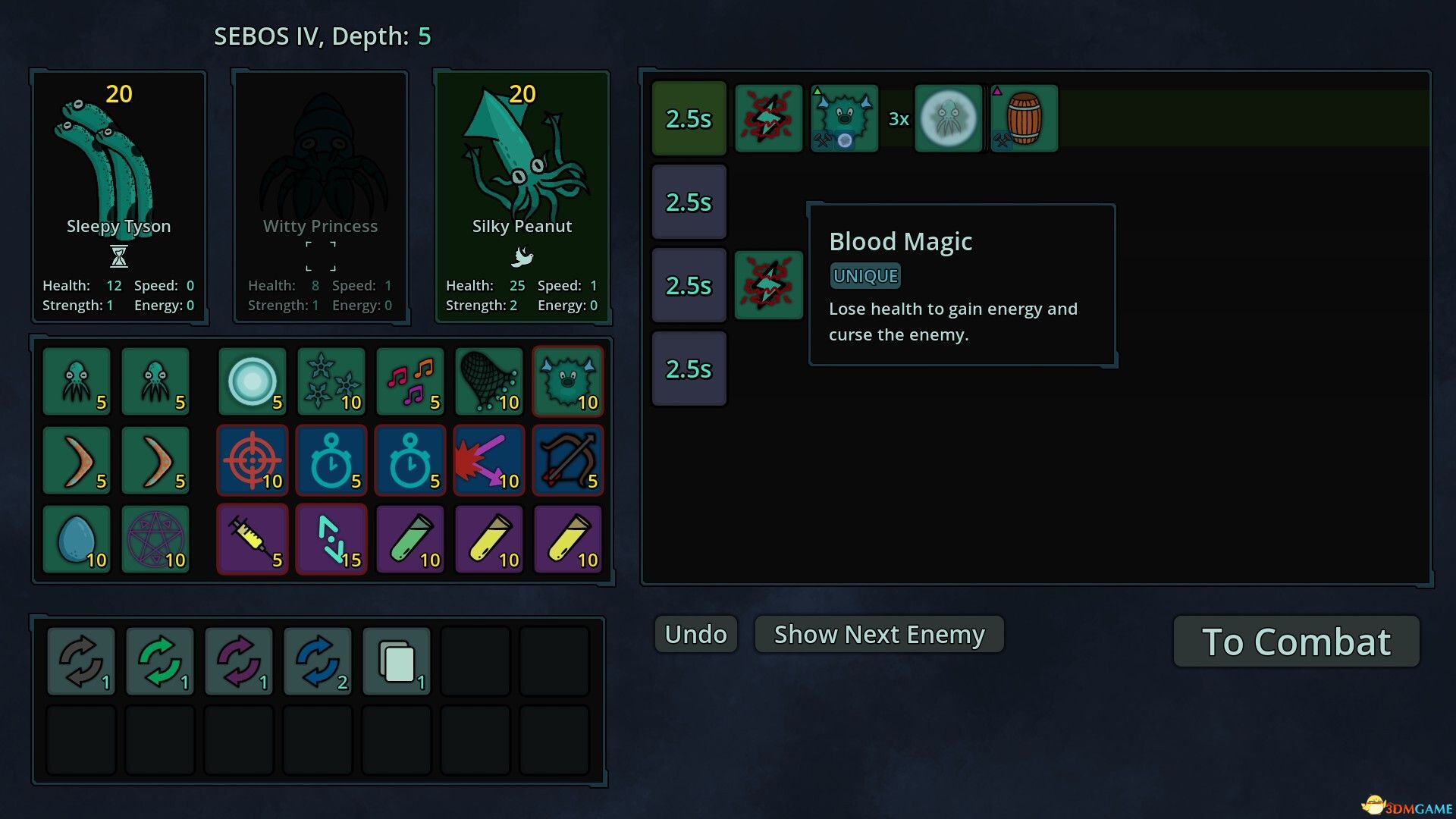Select the syringe item costing 5

(x=253, y=539)
